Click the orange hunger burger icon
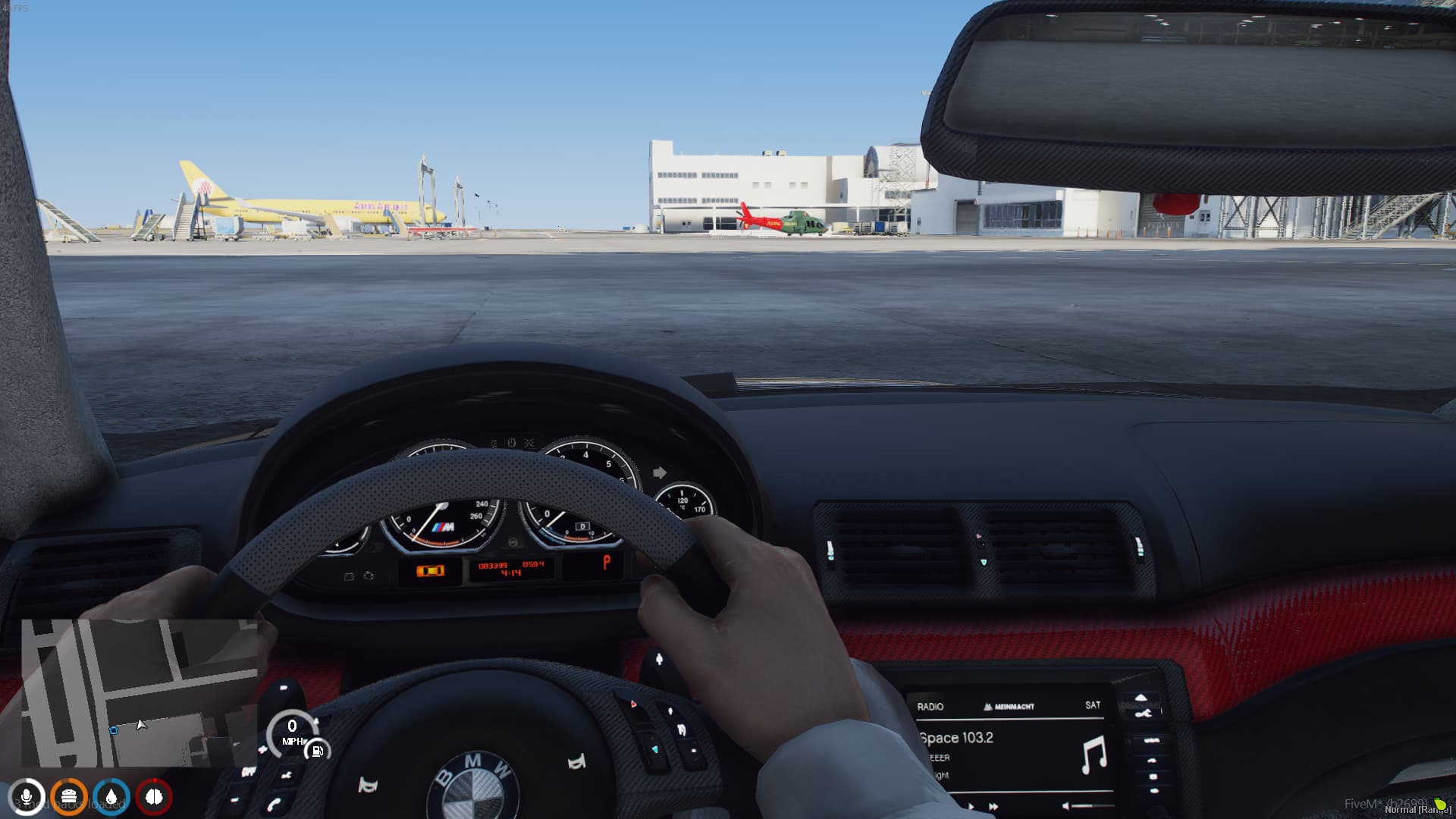Viewport: 1456px width, 819px height. (x=71, y=797)
